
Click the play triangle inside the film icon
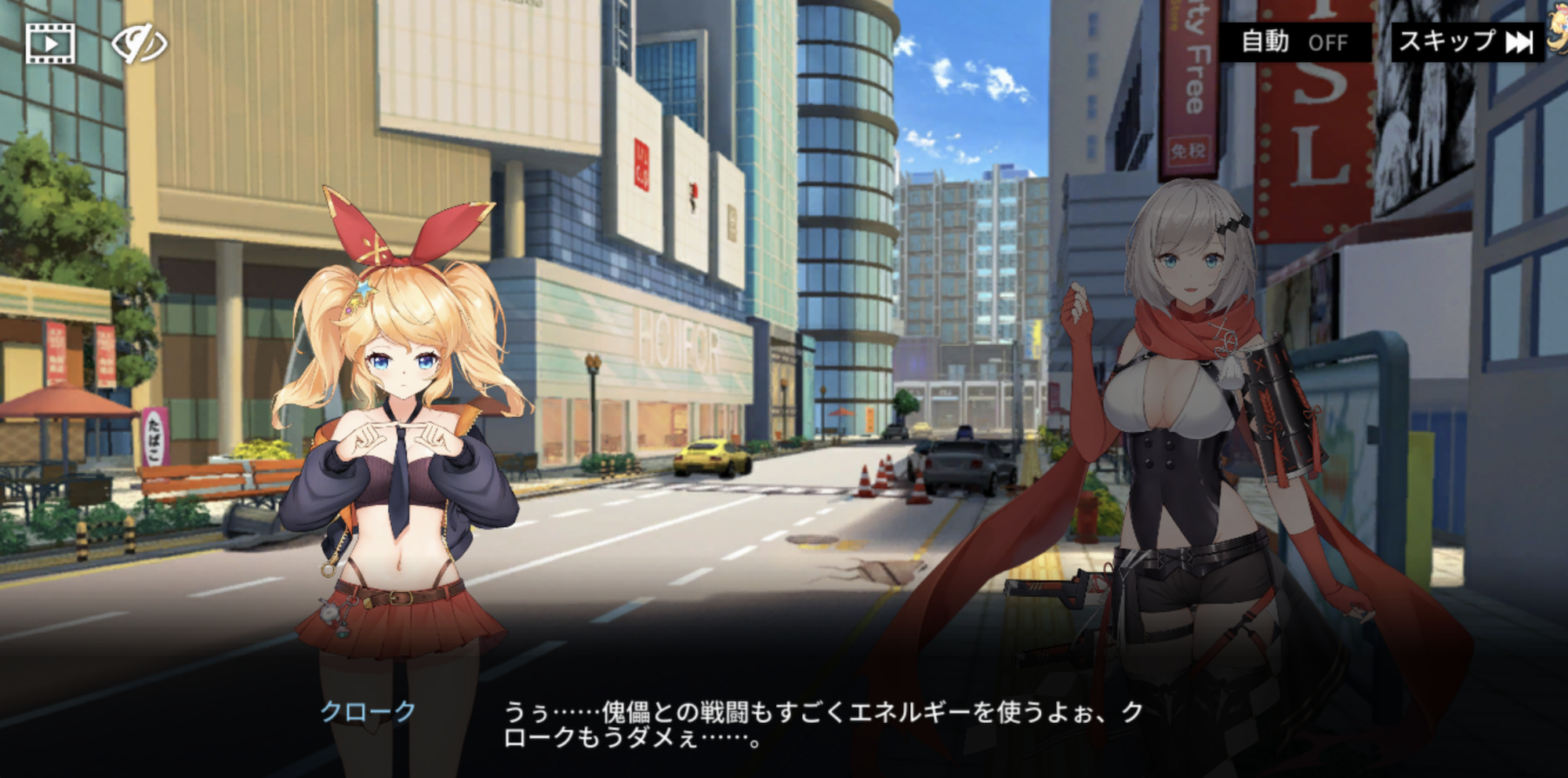(x=49, y=45)
